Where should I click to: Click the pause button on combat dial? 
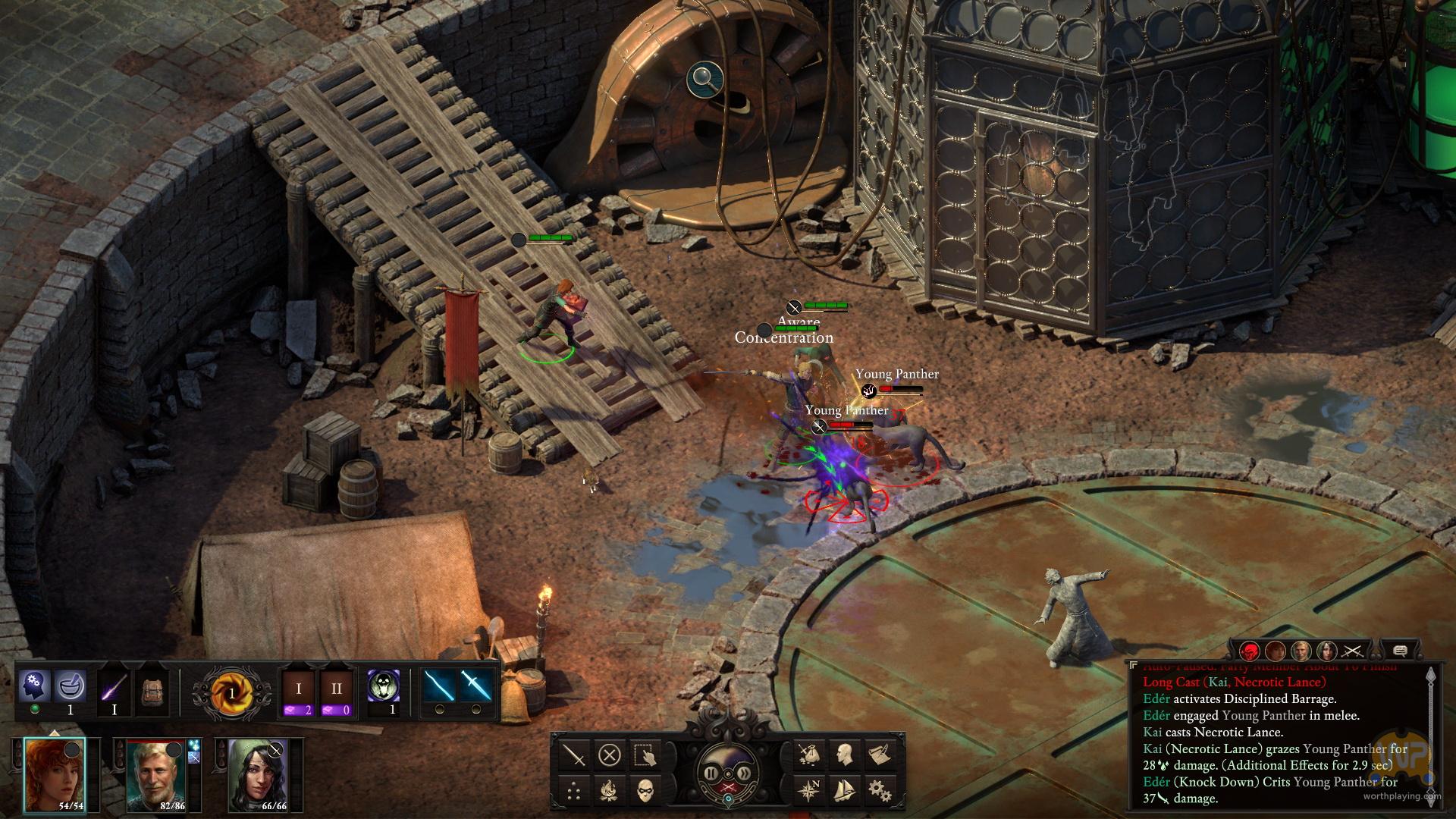[712, 773]
